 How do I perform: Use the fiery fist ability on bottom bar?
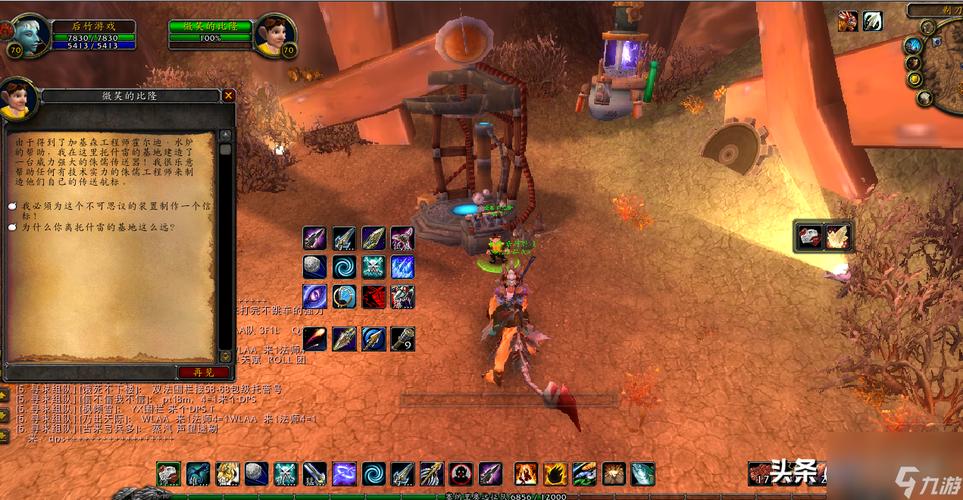(527, 474)
